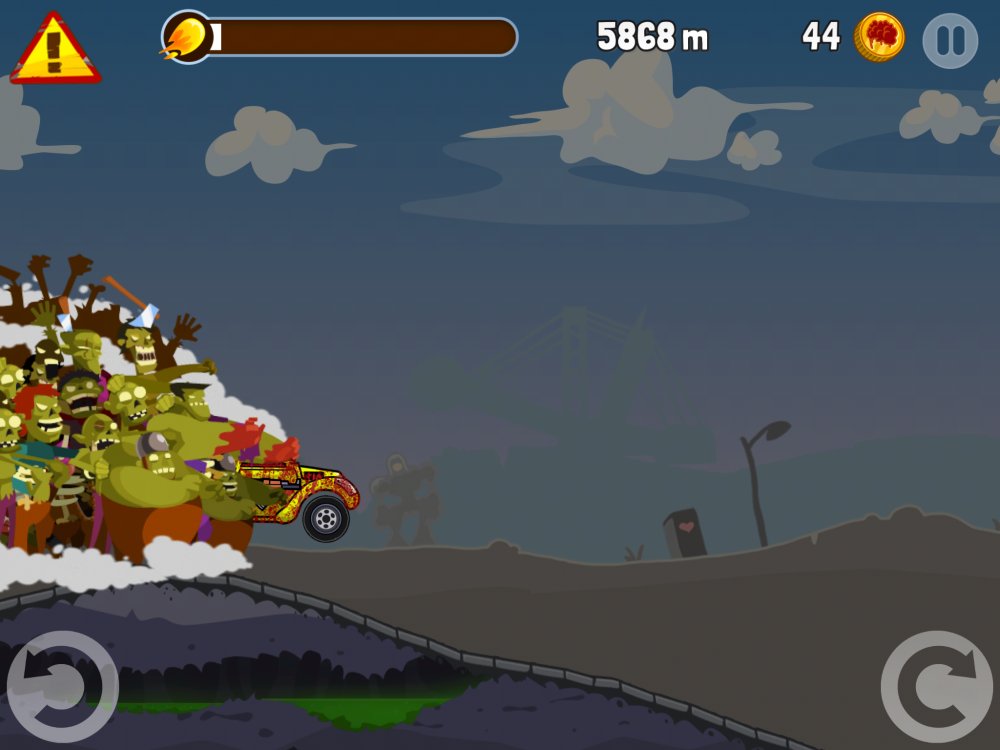Activate the rocket boost fireball icon

click(187, 37)
